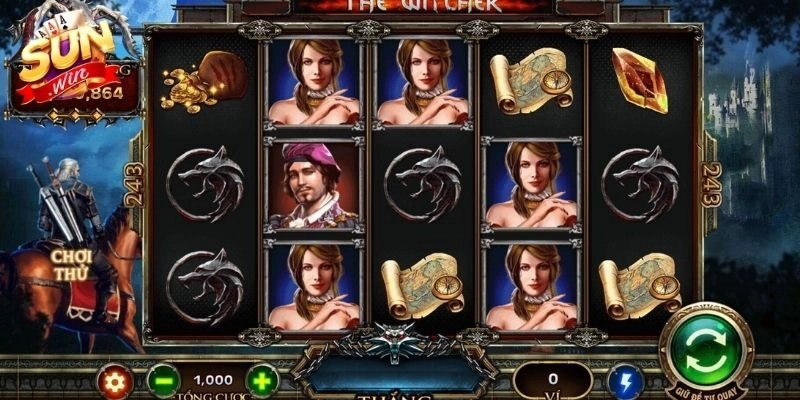Select the Chơi Thử trial play option

click(74, 263)
